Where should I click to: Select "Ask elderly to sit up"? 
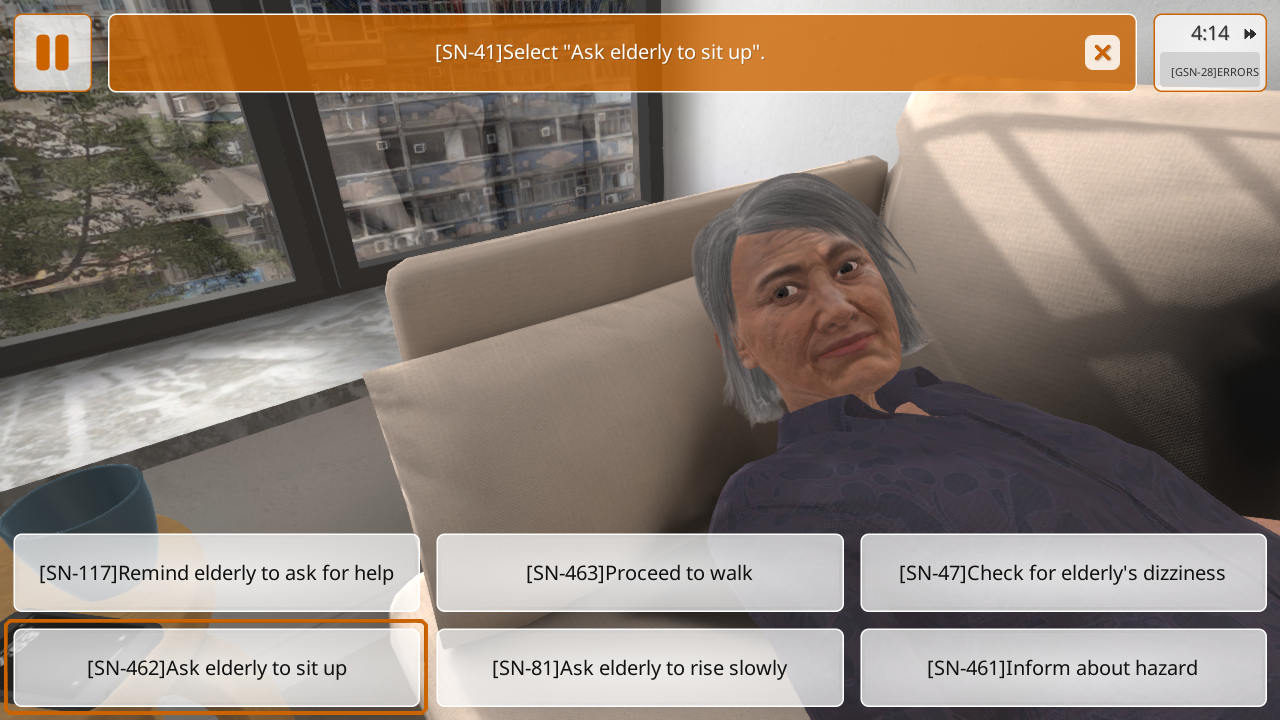pyautogui.click(x=217, y=668)
